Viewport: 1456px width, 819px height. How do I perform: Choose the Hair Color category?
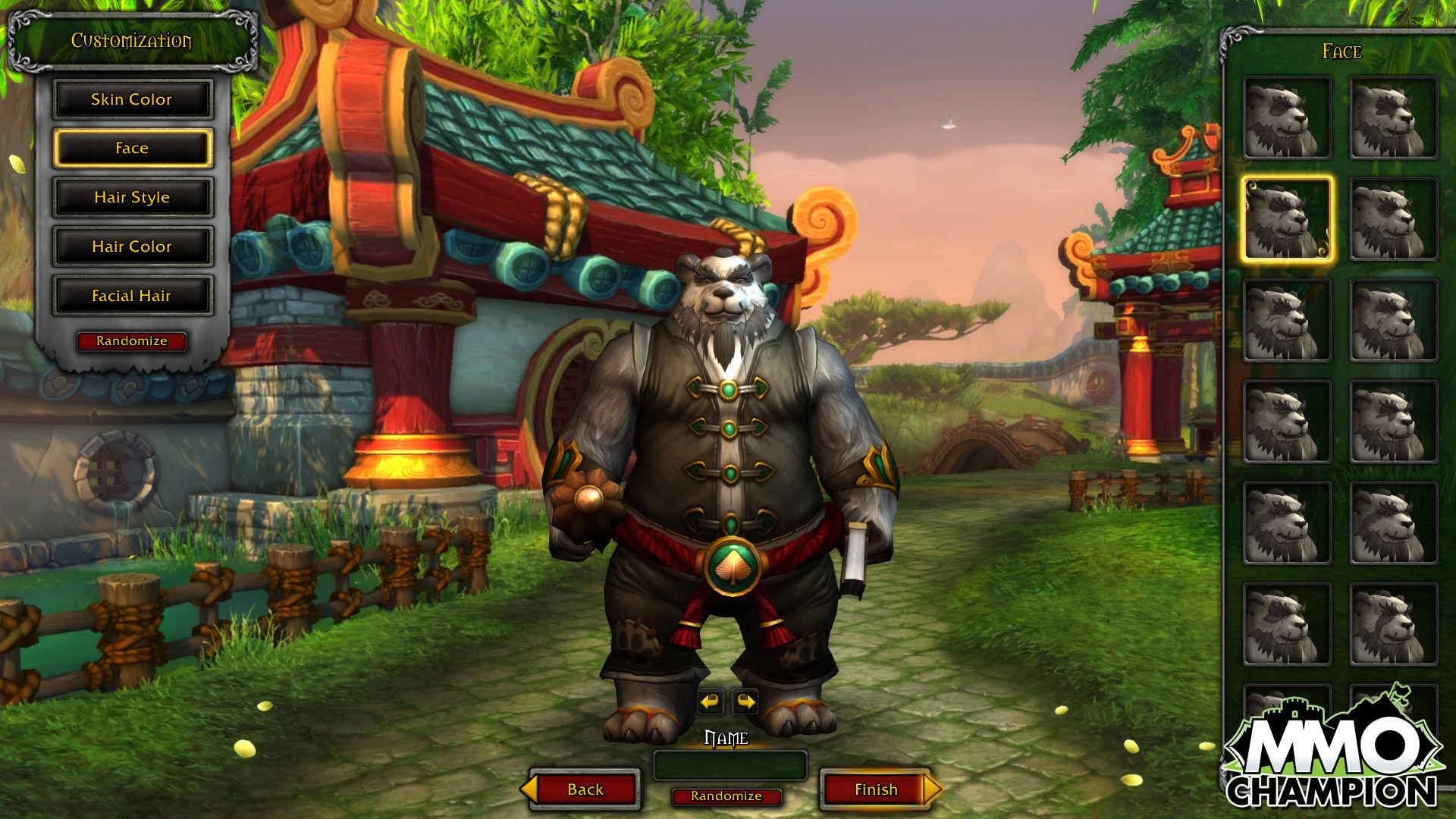[x=132, y=246]
